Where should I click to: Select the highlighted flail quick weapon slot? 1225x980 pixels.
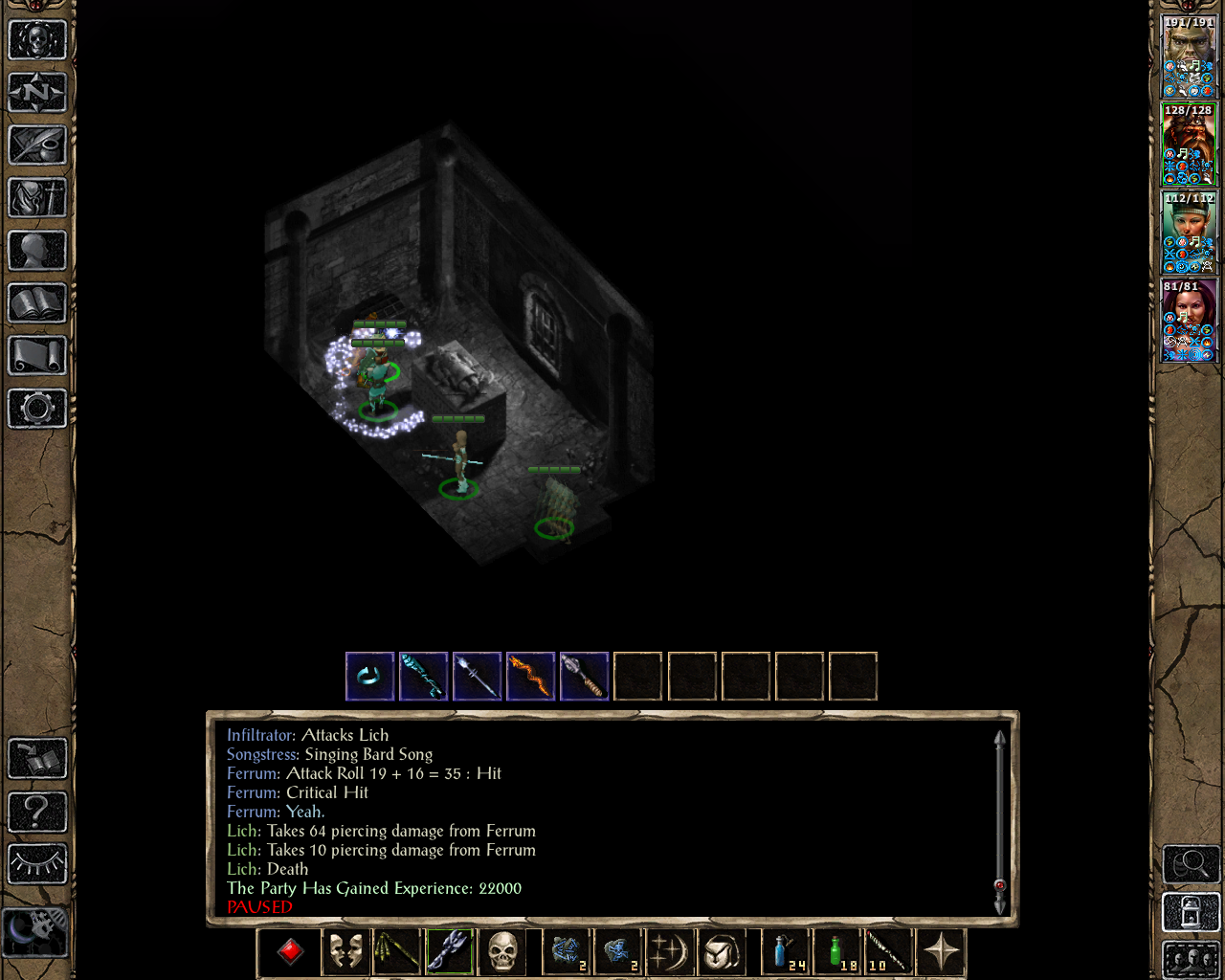449,950
